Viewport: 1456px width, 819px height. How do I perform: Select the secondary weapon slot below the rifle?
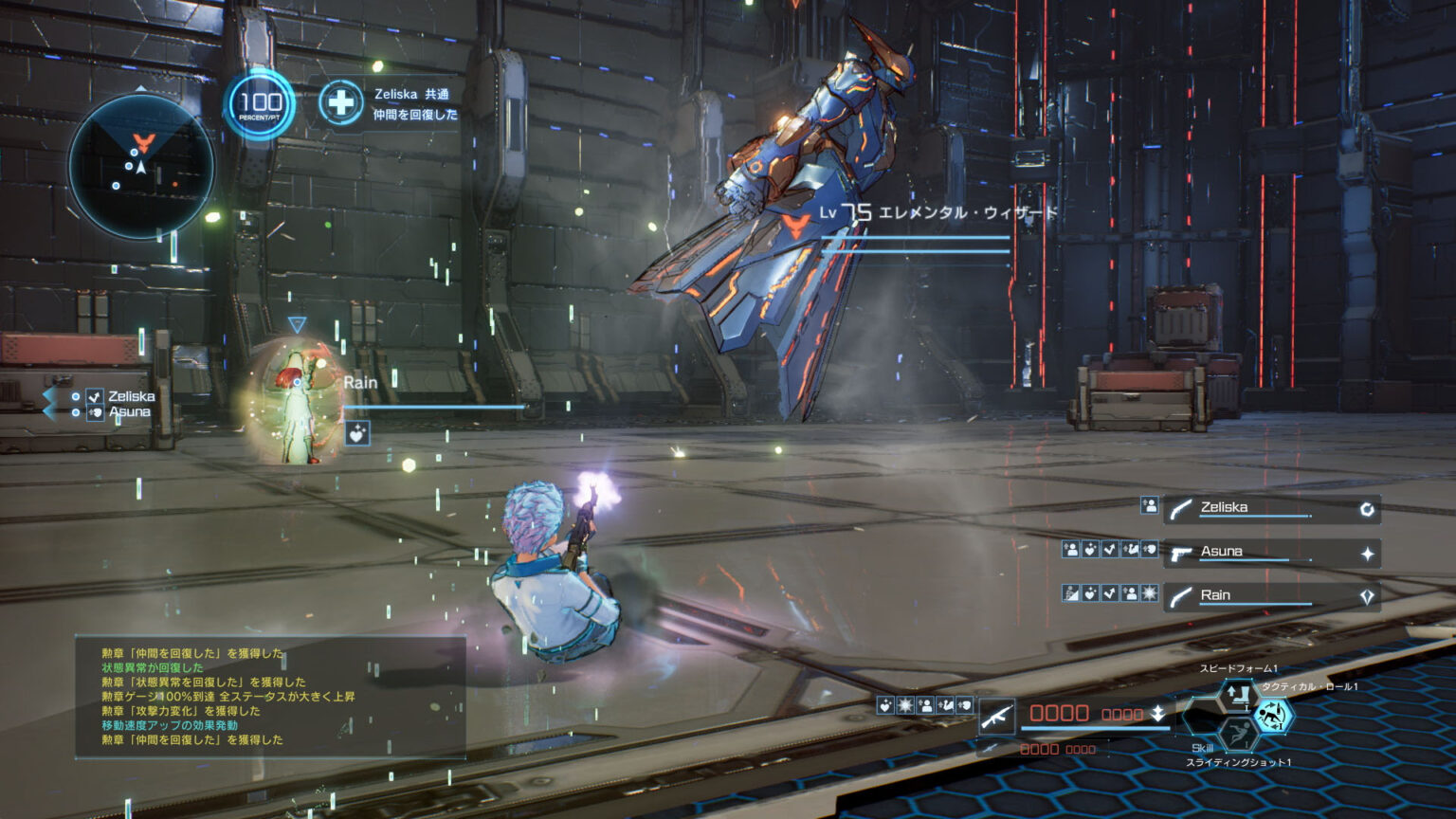tap(990, 749)
